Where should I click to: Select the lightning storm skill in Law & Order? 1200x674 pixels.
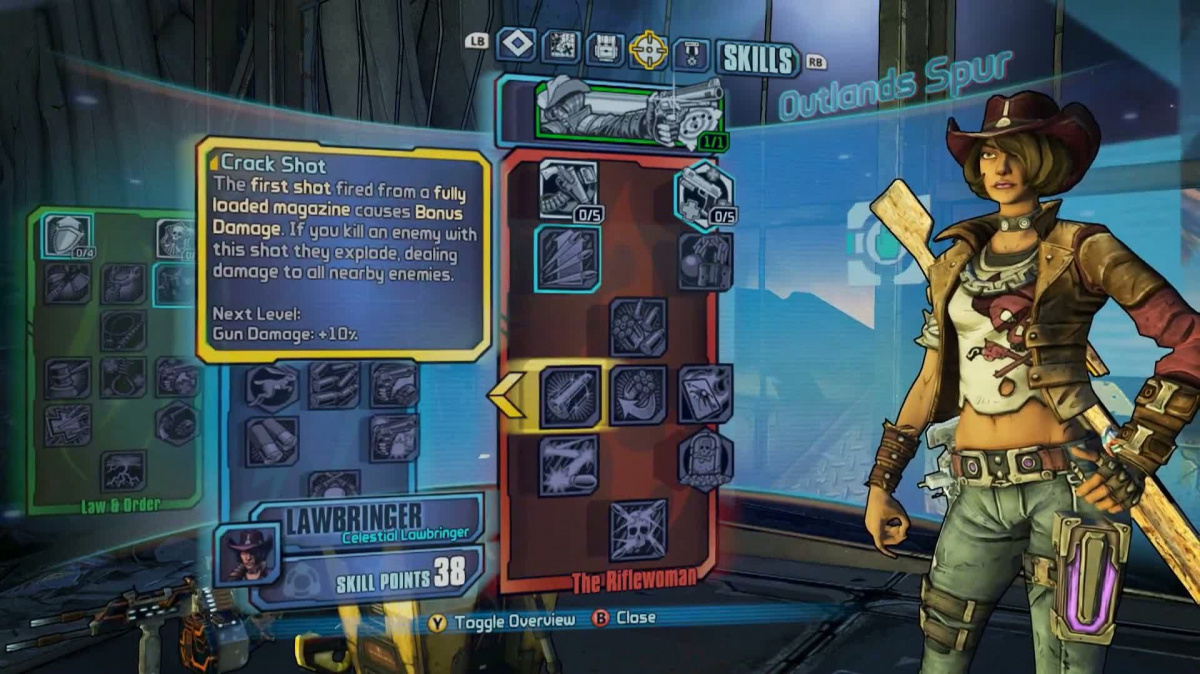(123, 470)
